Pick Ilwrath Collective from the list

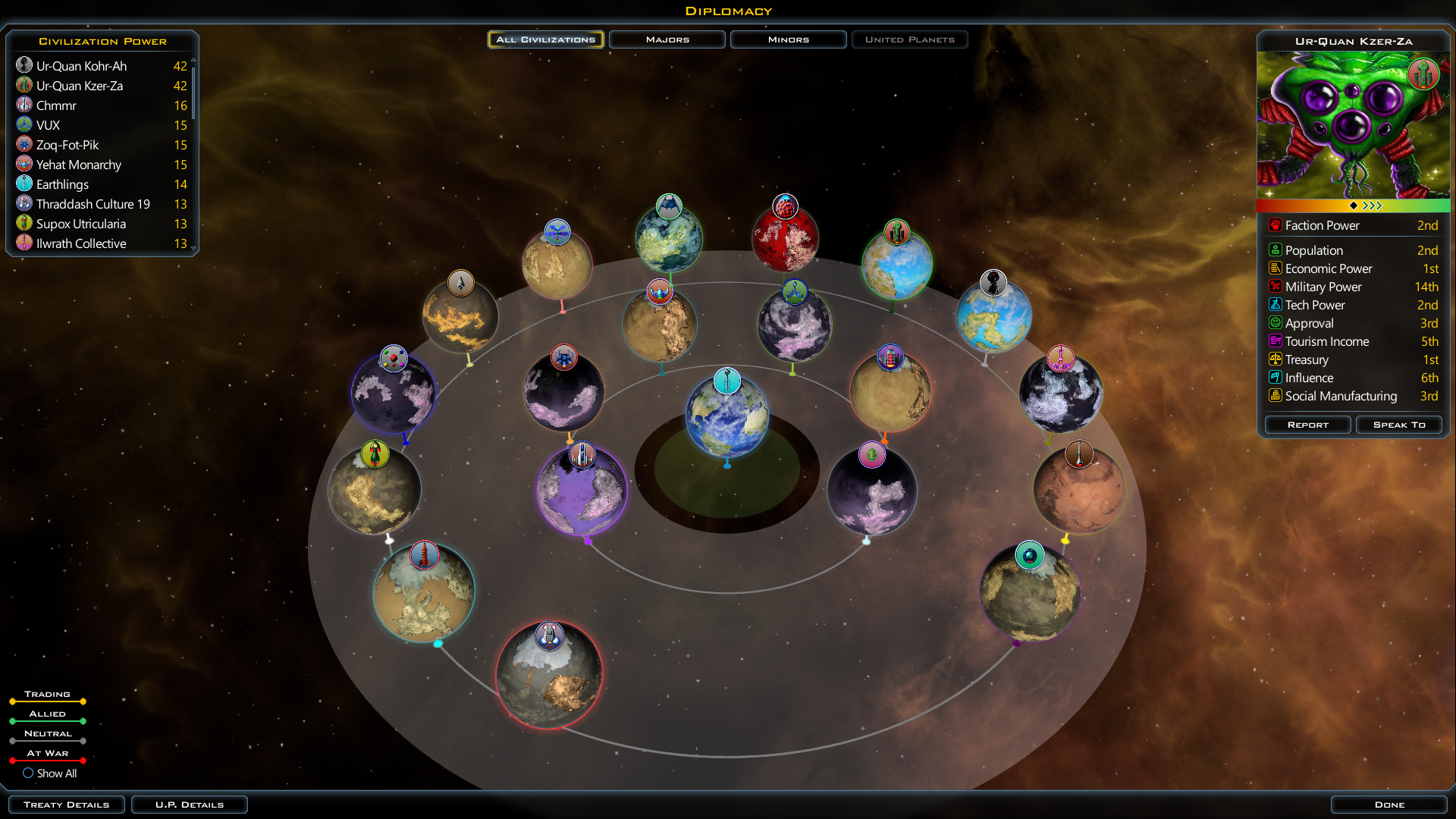tap(81, 243)
